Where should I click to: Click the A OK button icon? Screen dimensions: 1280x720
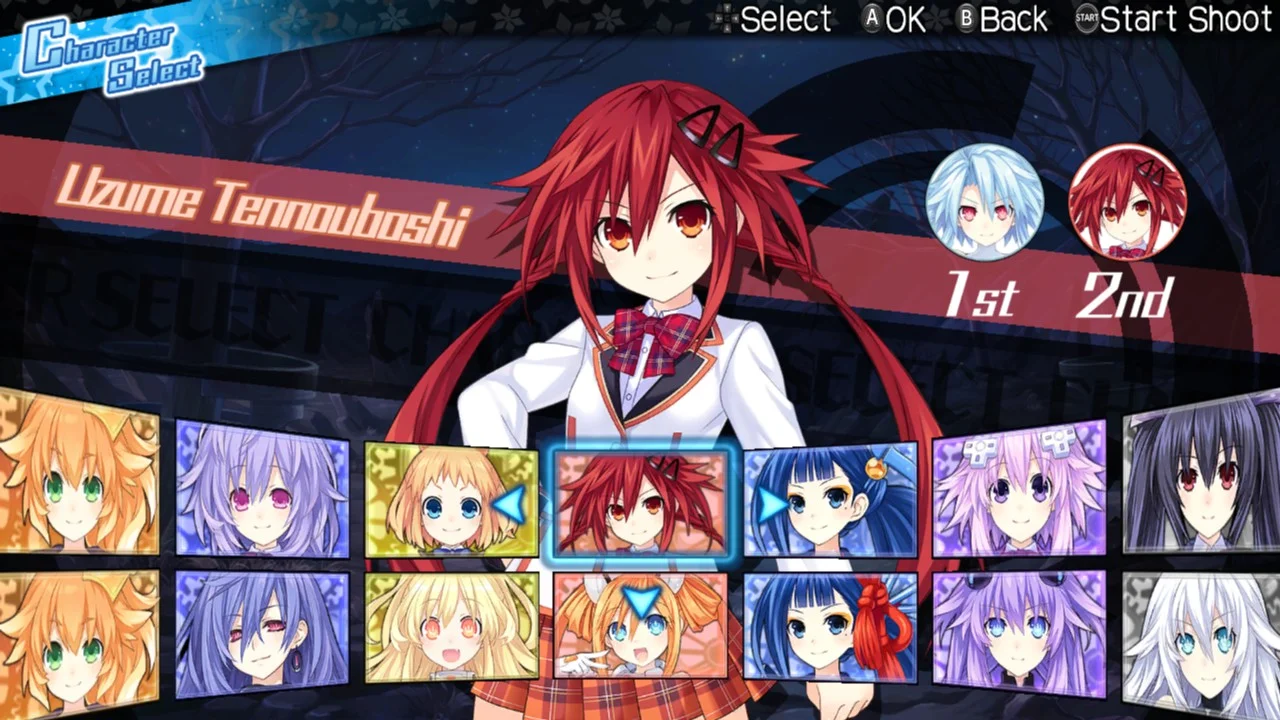pyautogui.click(x=871, y=19)
